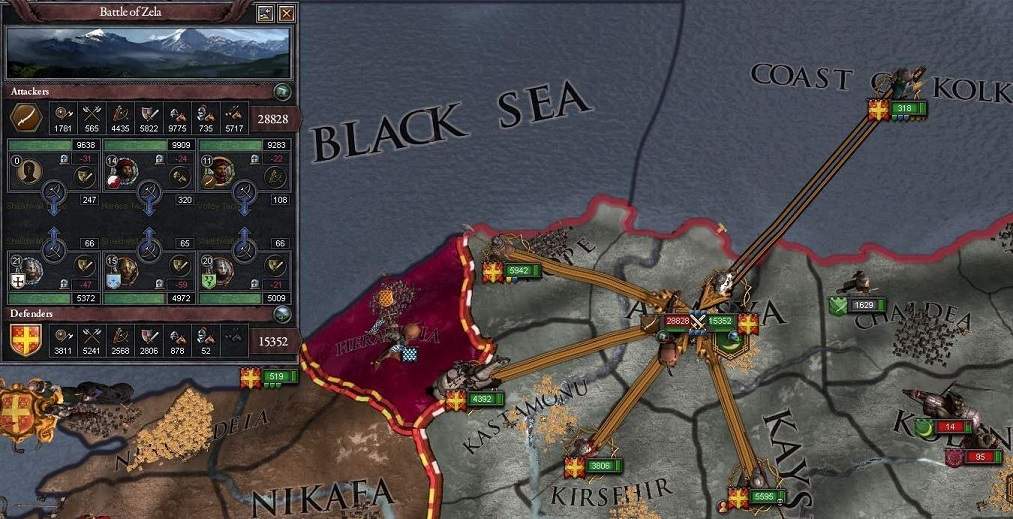Click the crossed swords battle marker on map
The image size is (1013, 519).
[x=699, y=321]
